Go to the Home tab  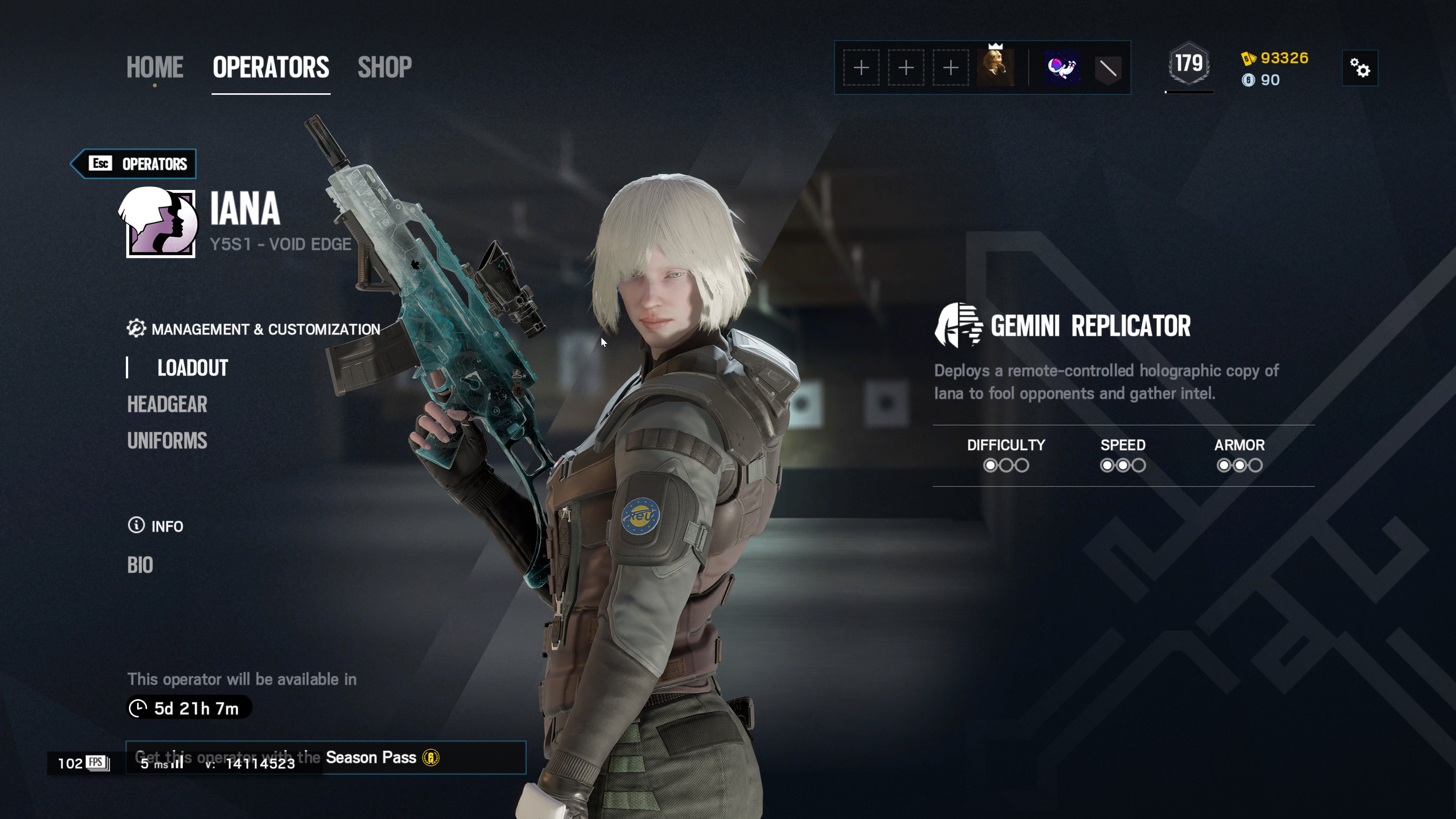154,67
